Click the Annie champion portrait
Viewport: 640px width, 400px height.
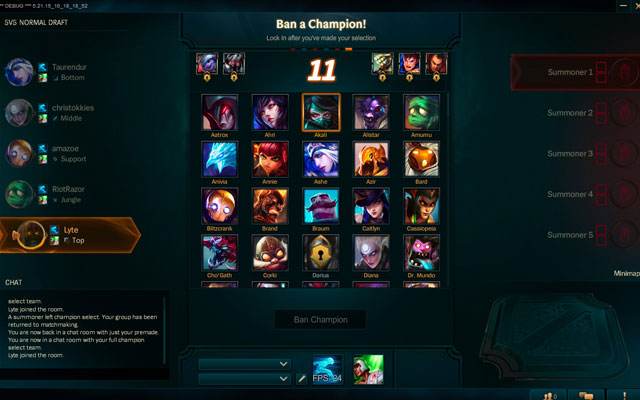tap(270, 158)
